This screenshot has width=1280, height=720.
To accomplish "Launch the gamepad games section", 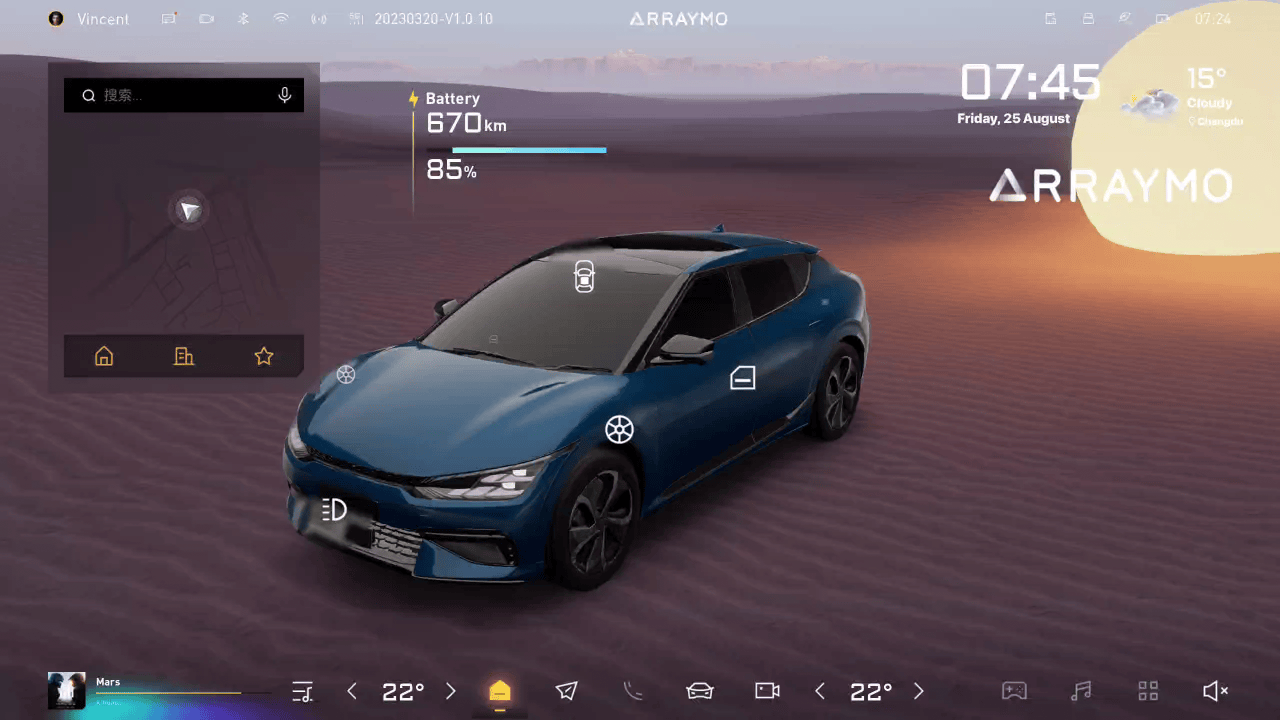I will click(1014, 691).
